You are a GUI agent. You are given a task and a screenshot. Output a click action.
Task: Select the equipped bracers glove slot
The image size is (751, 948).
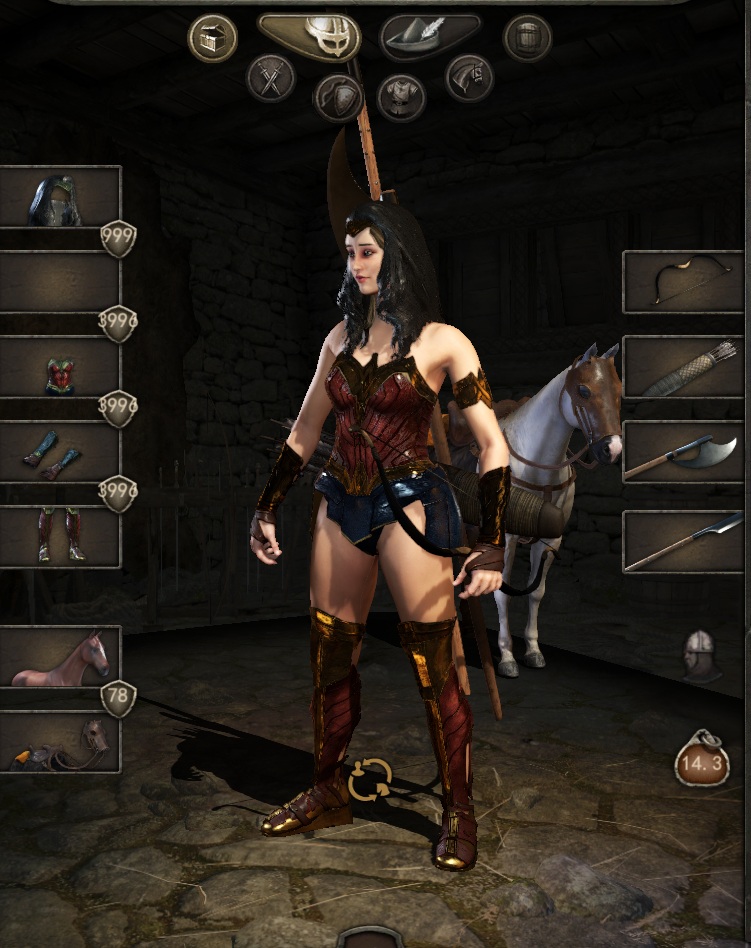(x=60, y=453)
